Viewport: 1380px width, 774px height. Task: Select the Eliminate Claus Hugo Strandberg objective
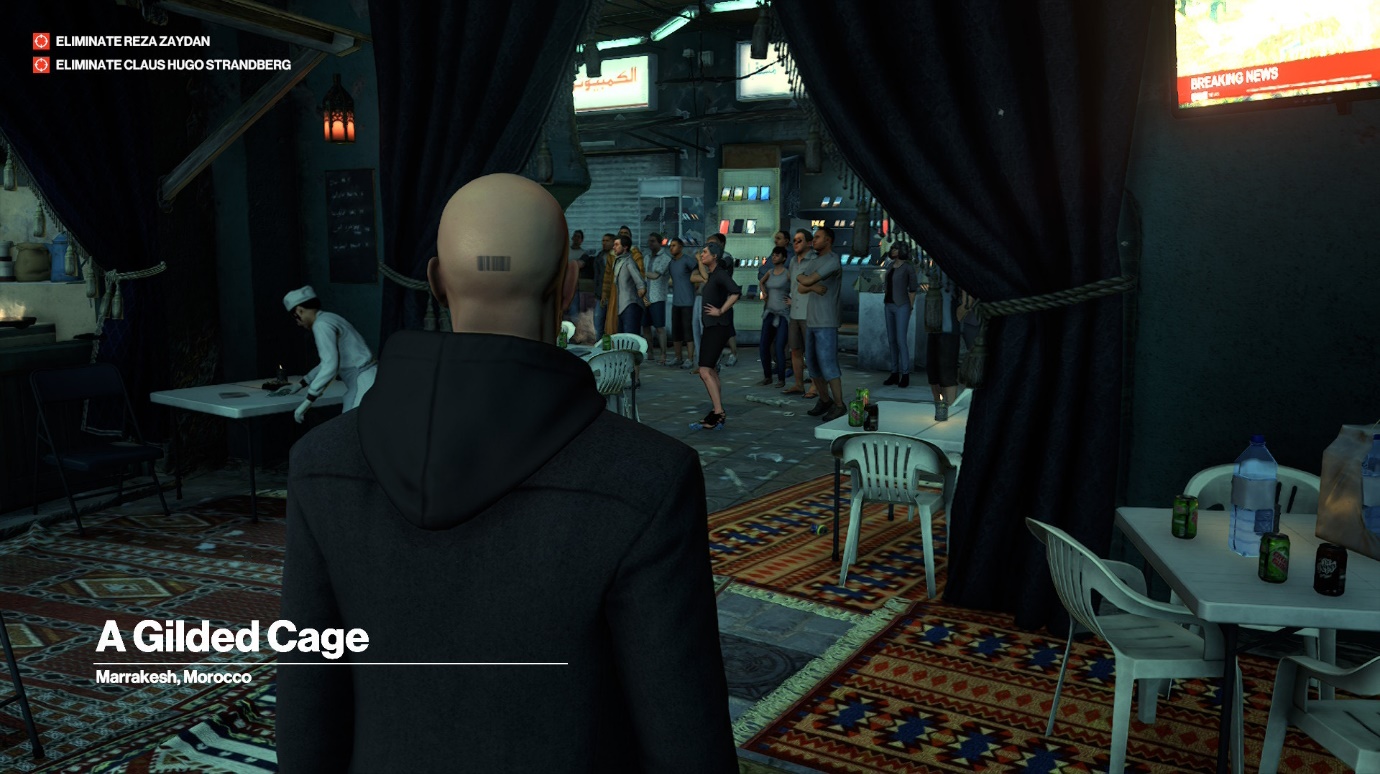click(172, 65)
